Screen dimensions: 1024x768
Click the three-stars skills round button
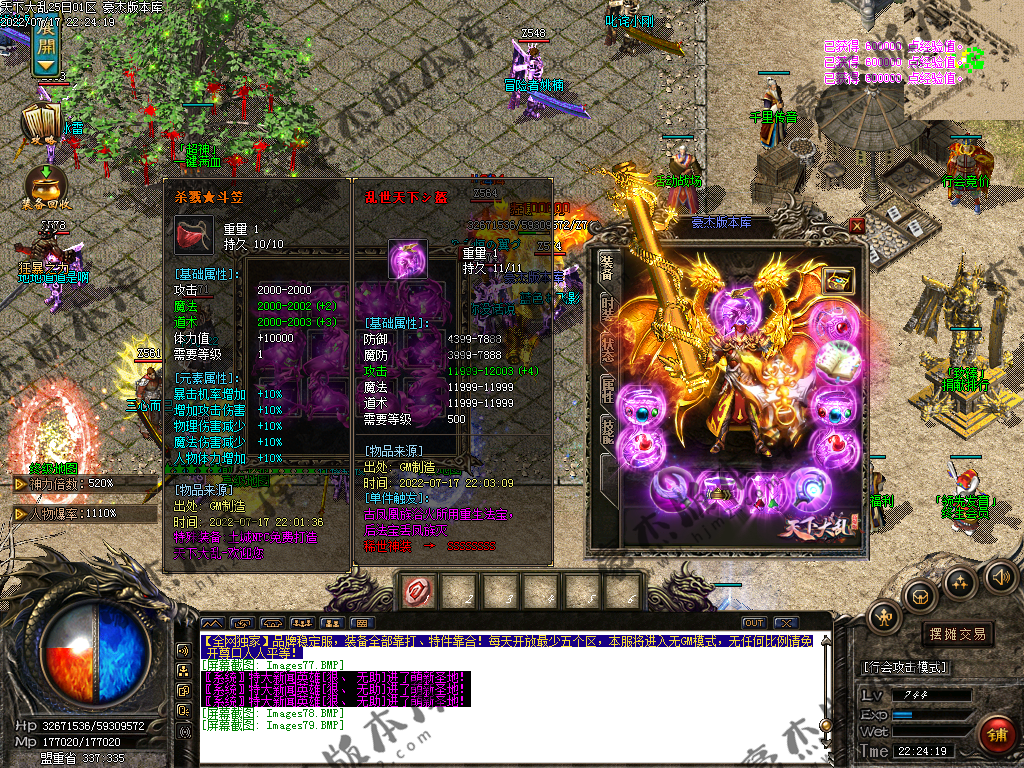pos(961,582)
